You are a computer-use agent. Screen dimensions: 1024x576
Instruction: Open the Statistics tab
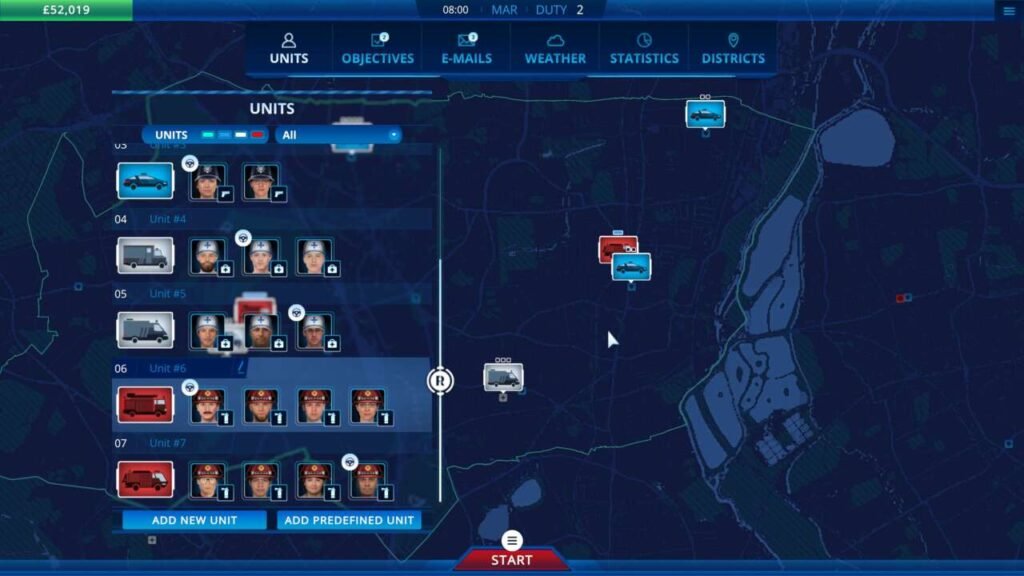coord(644,48)
